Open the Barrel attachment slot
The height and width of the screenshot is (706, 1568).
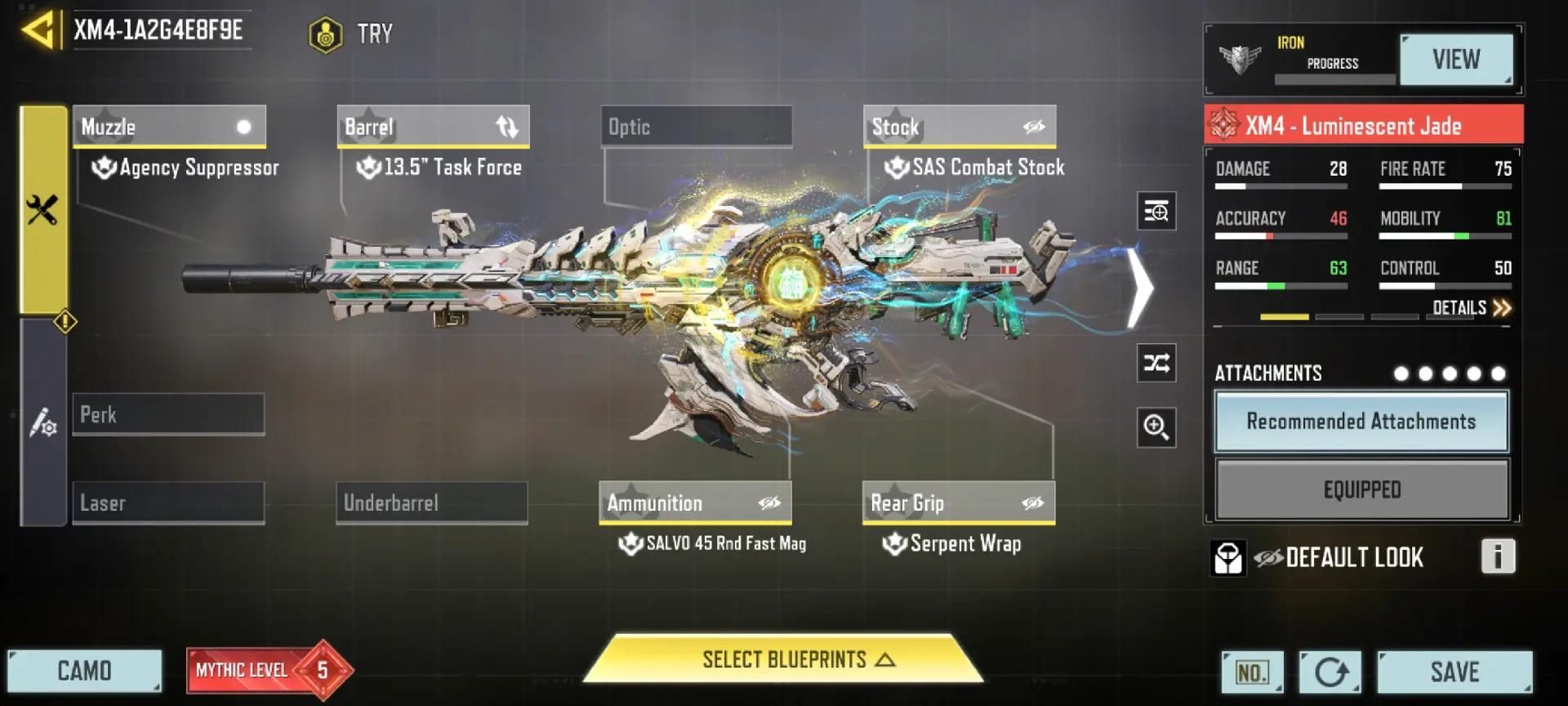[433, 127]
